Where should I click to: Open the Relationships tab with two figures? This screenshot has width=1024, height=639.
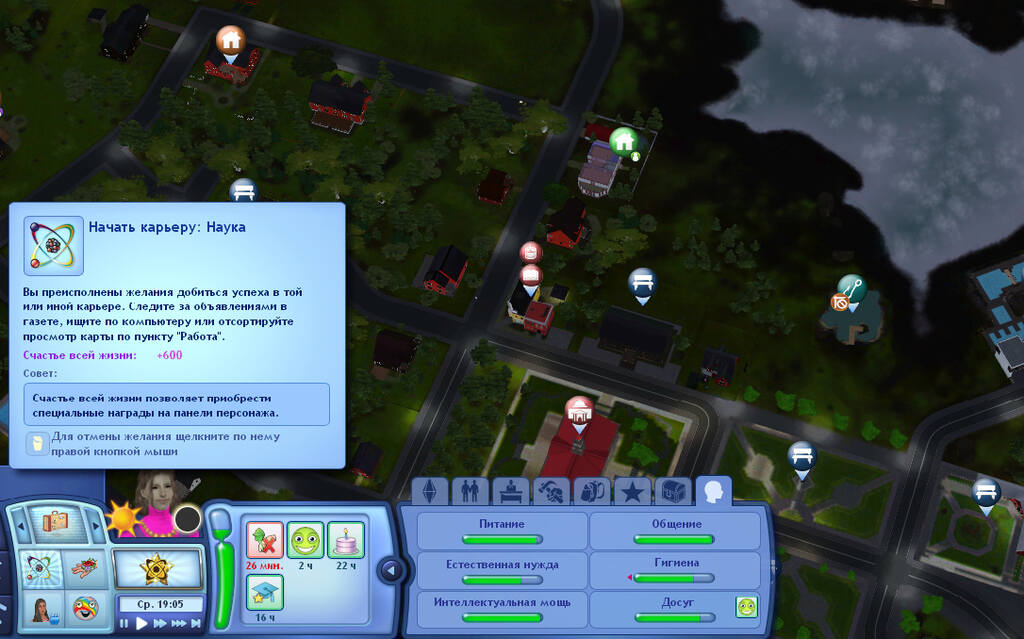pos(467,491)
